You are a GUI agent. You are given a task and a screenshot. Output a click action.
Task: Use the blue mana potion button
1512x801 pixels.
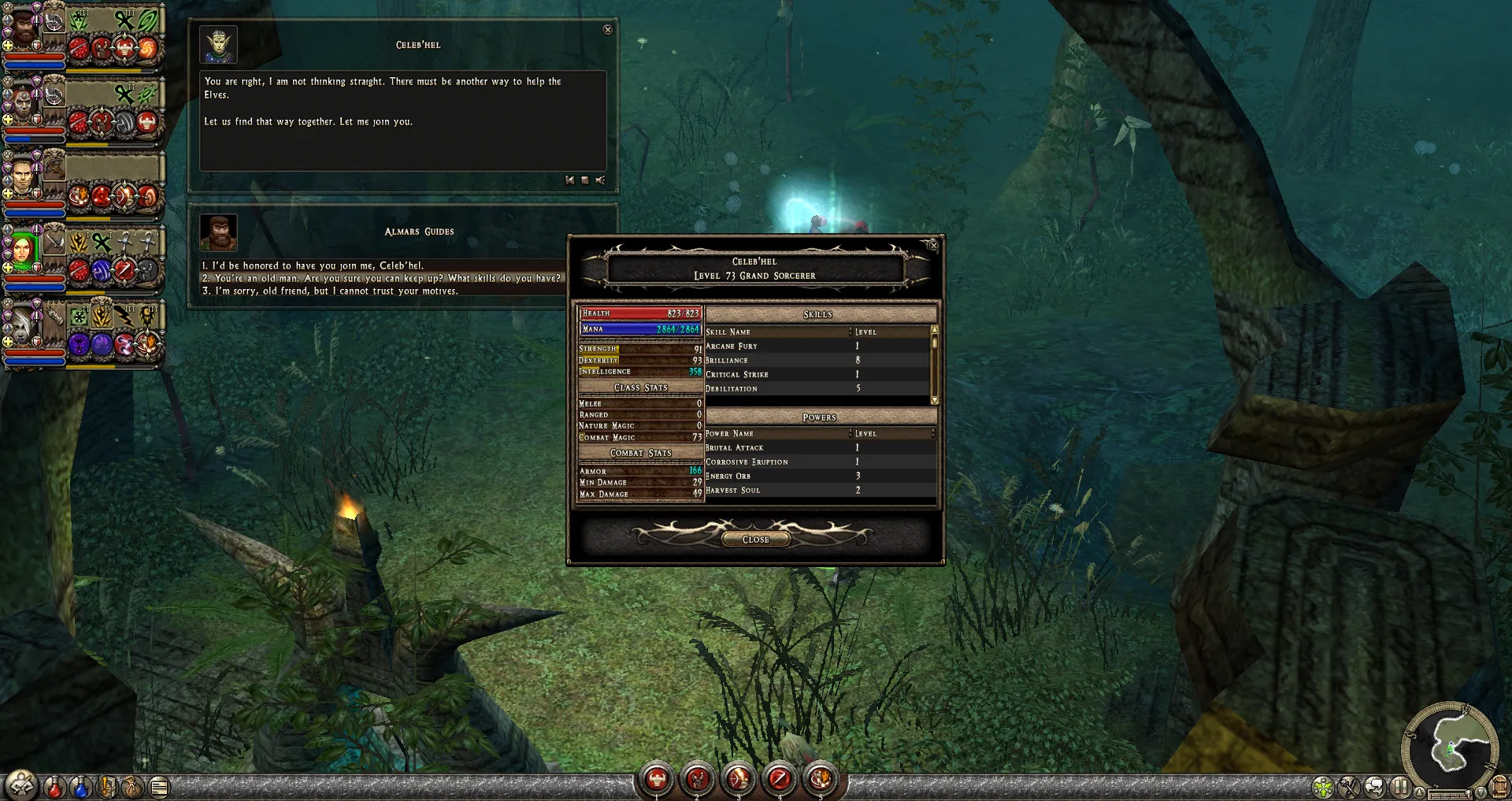tap(80, 786)
